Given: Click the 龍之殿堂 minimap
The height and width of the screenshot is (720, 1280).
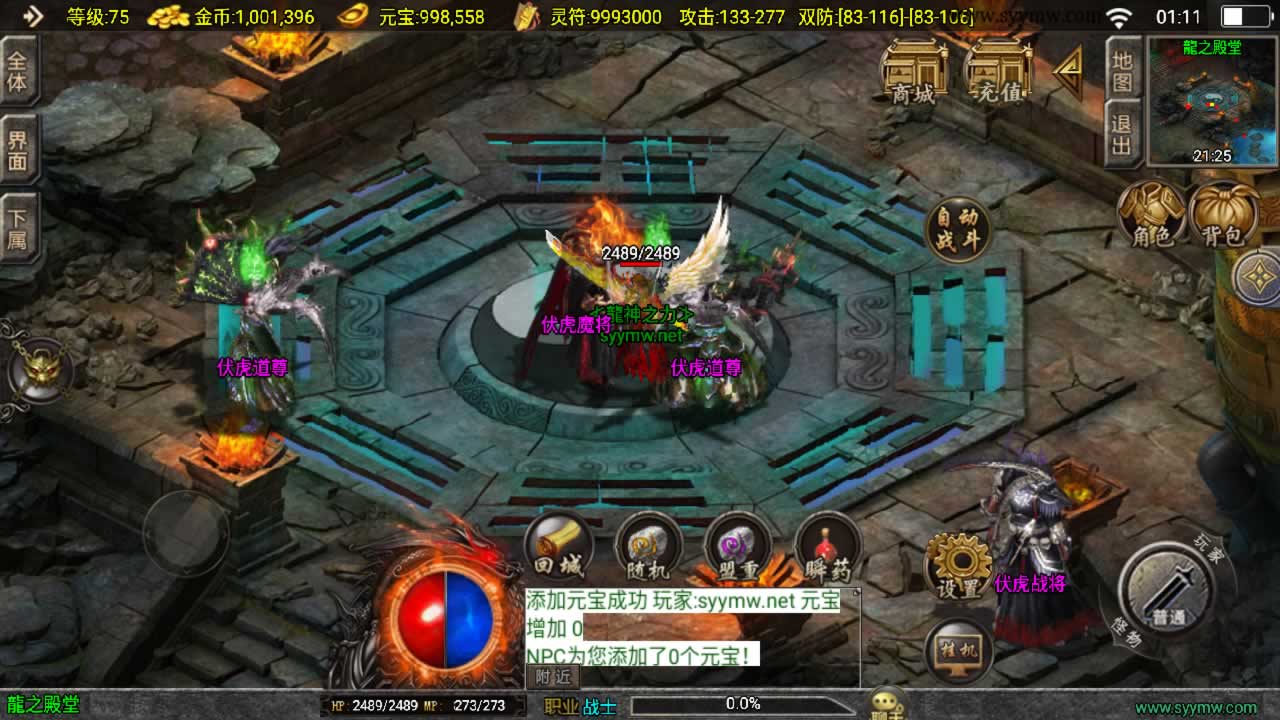Looking at the screenshot, I should point(1211,101).
